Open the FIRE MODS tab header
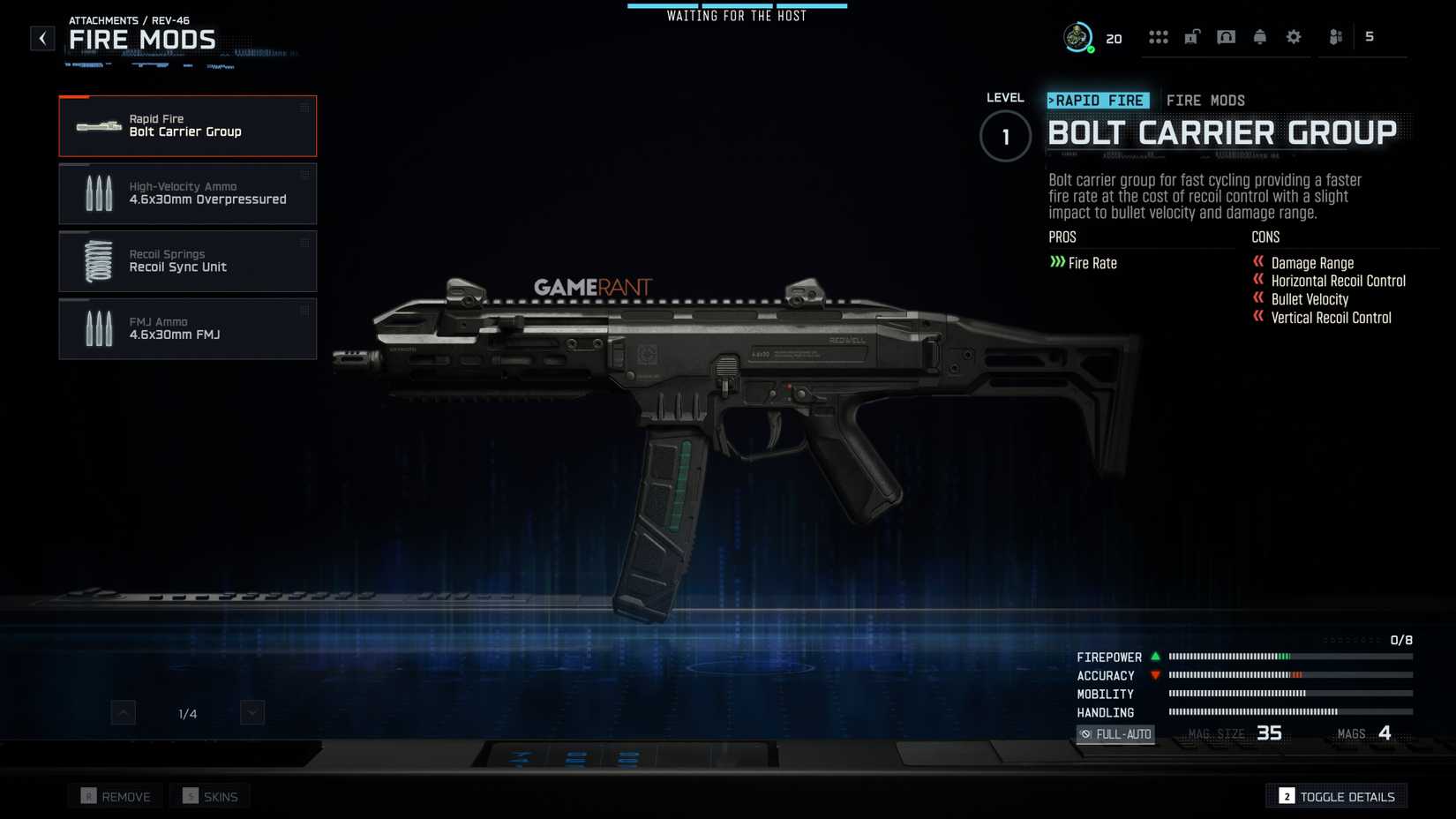 click(1206, 101)
